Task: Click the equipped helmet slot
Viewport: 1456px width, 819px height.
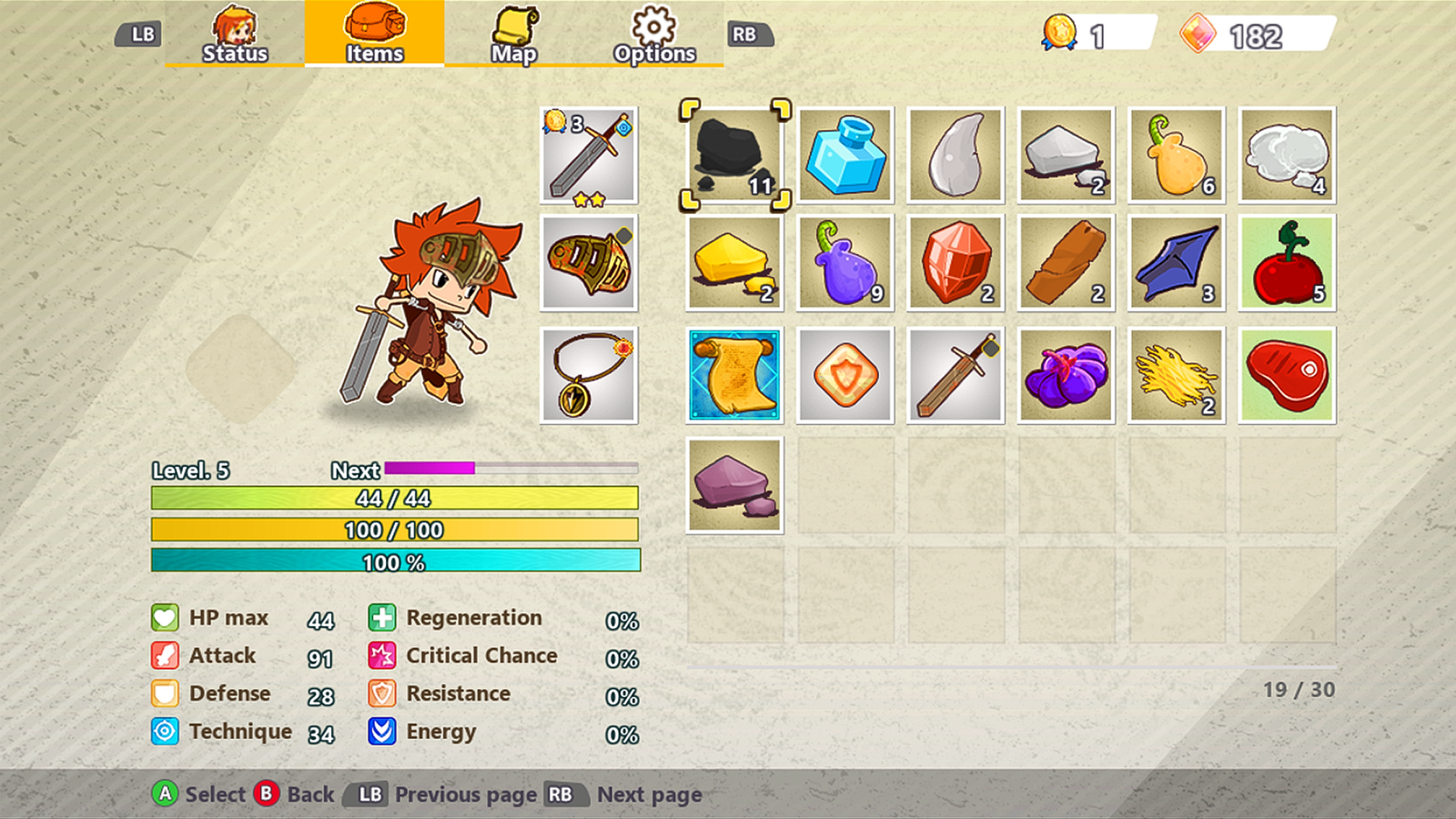Action: 588,264
